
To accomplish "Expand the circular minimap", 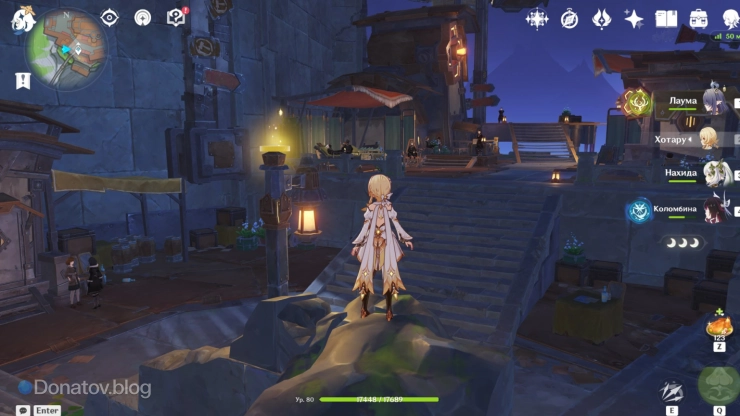I will (67, 47).
